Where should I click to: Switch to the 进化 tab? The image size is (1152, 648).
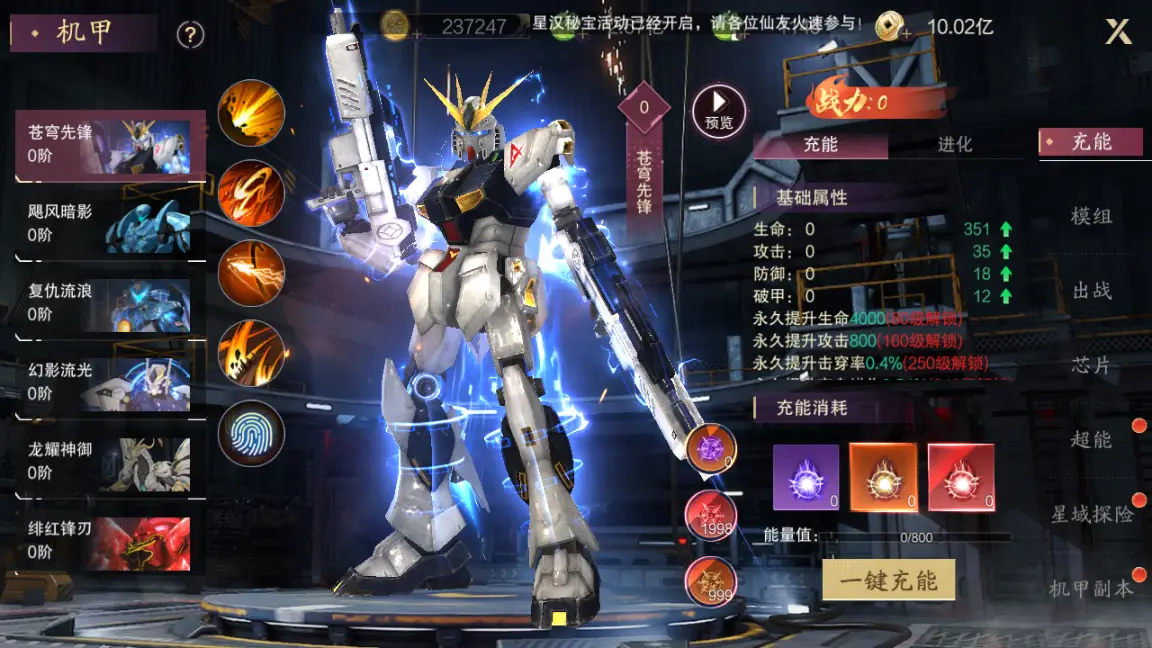coord(954,145)
